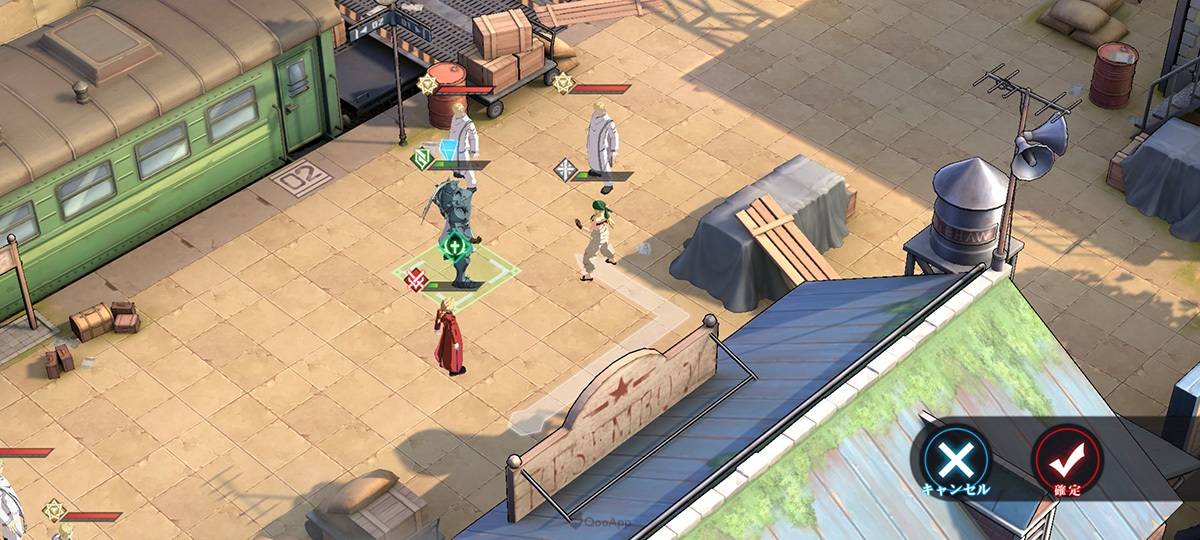Cancel the move with キャンセル button

point(955,461)
